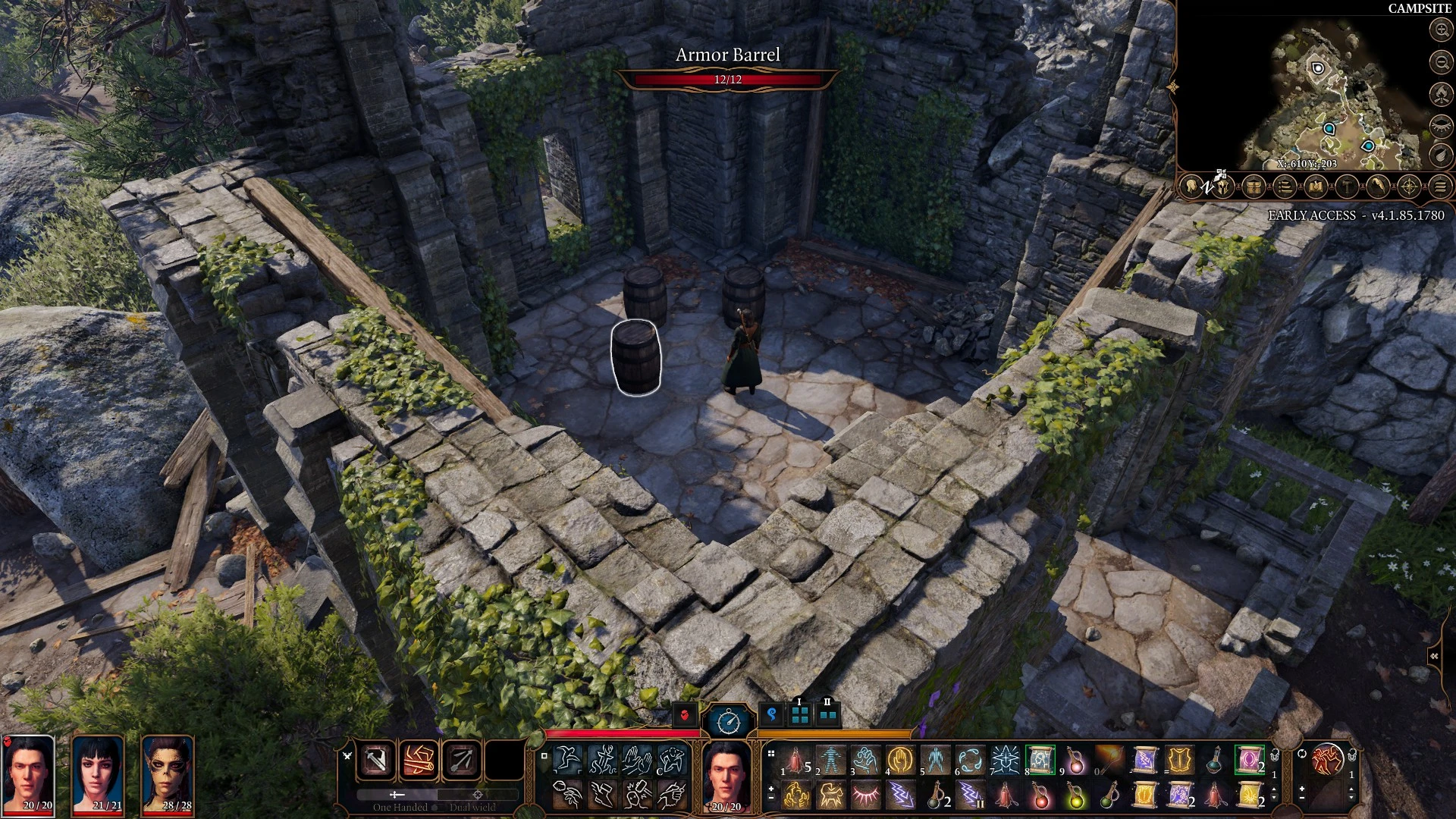Click the golden hand spell in slot 4
The height and width of the screenshot is (819, 1456).
click(x=900, y=760)
